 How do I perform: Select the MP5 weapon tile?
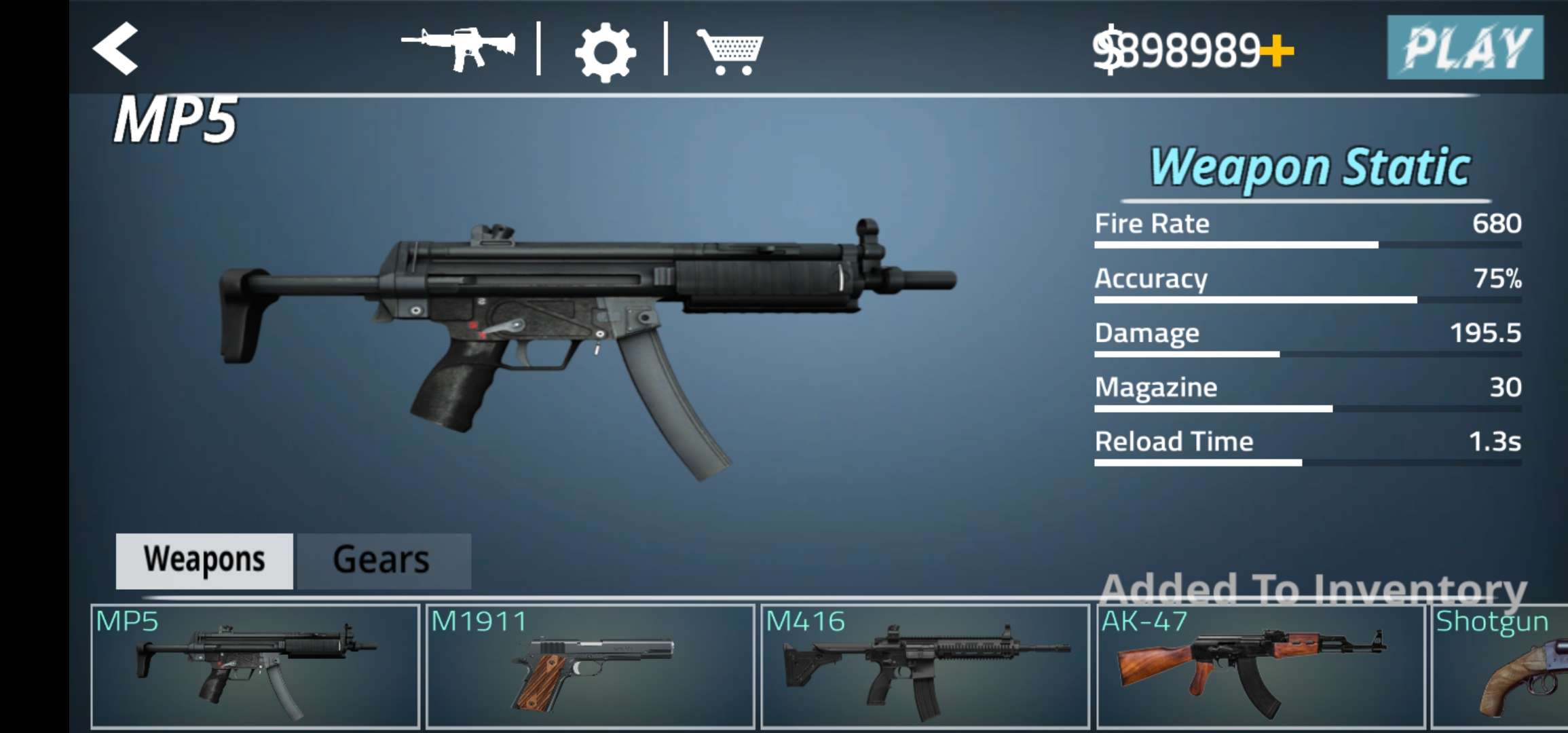click(x=255, y=666)
